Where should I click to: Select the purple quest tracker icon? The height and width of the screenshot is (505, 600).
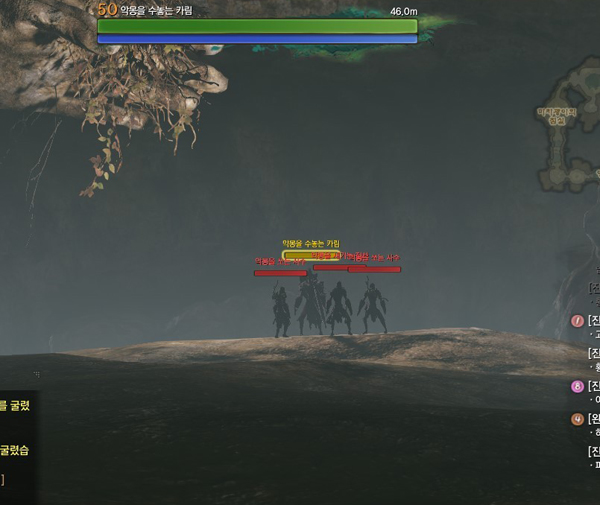coord(577,387)
